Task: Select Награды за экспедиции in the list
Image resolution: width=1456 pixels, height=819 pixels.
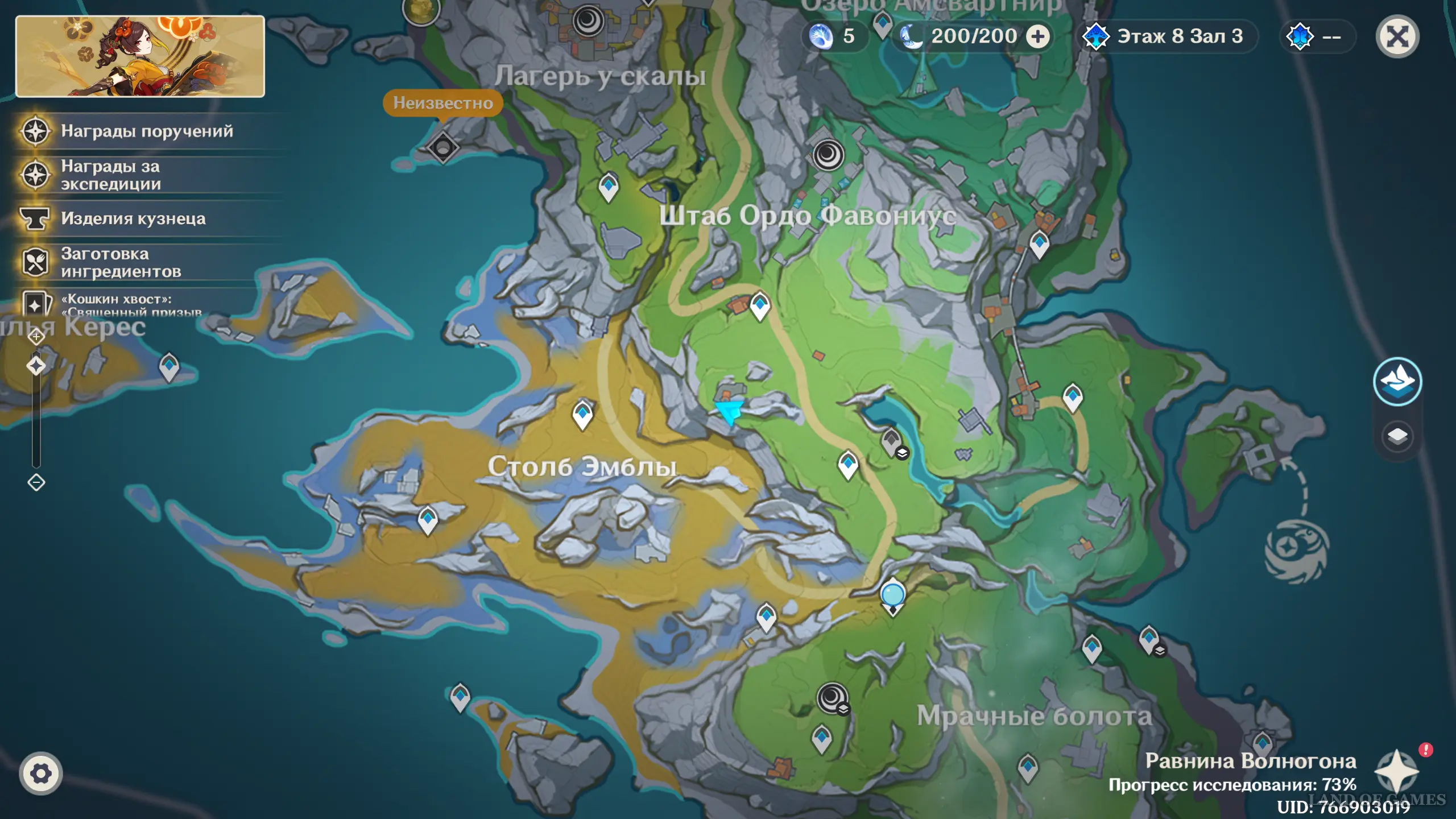Action: 110,175
